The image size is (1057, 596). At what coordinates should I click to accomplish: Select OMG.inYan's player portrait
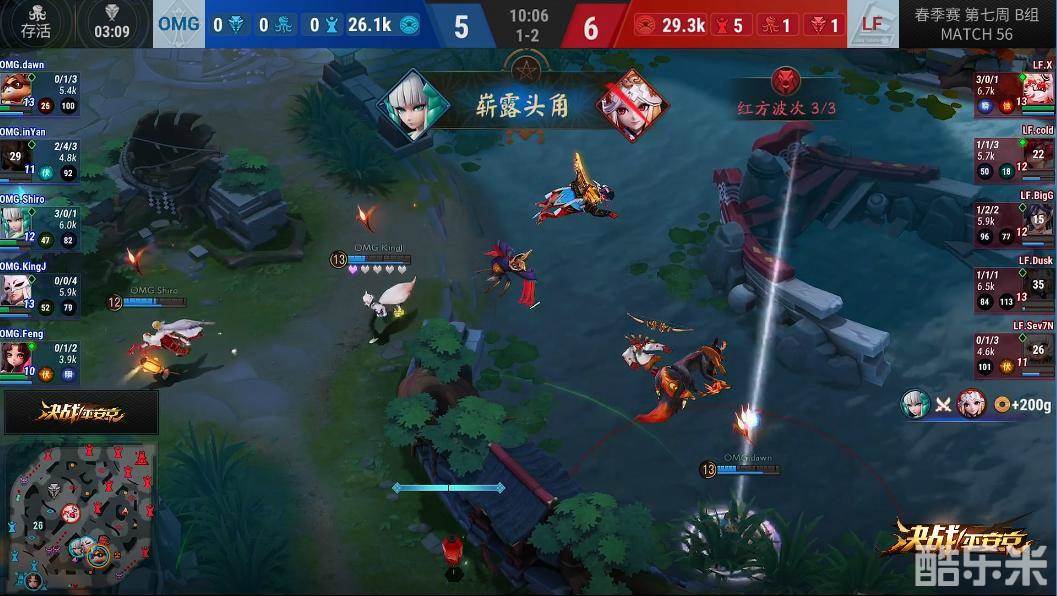pyautogui.click(x=15, y=156)
